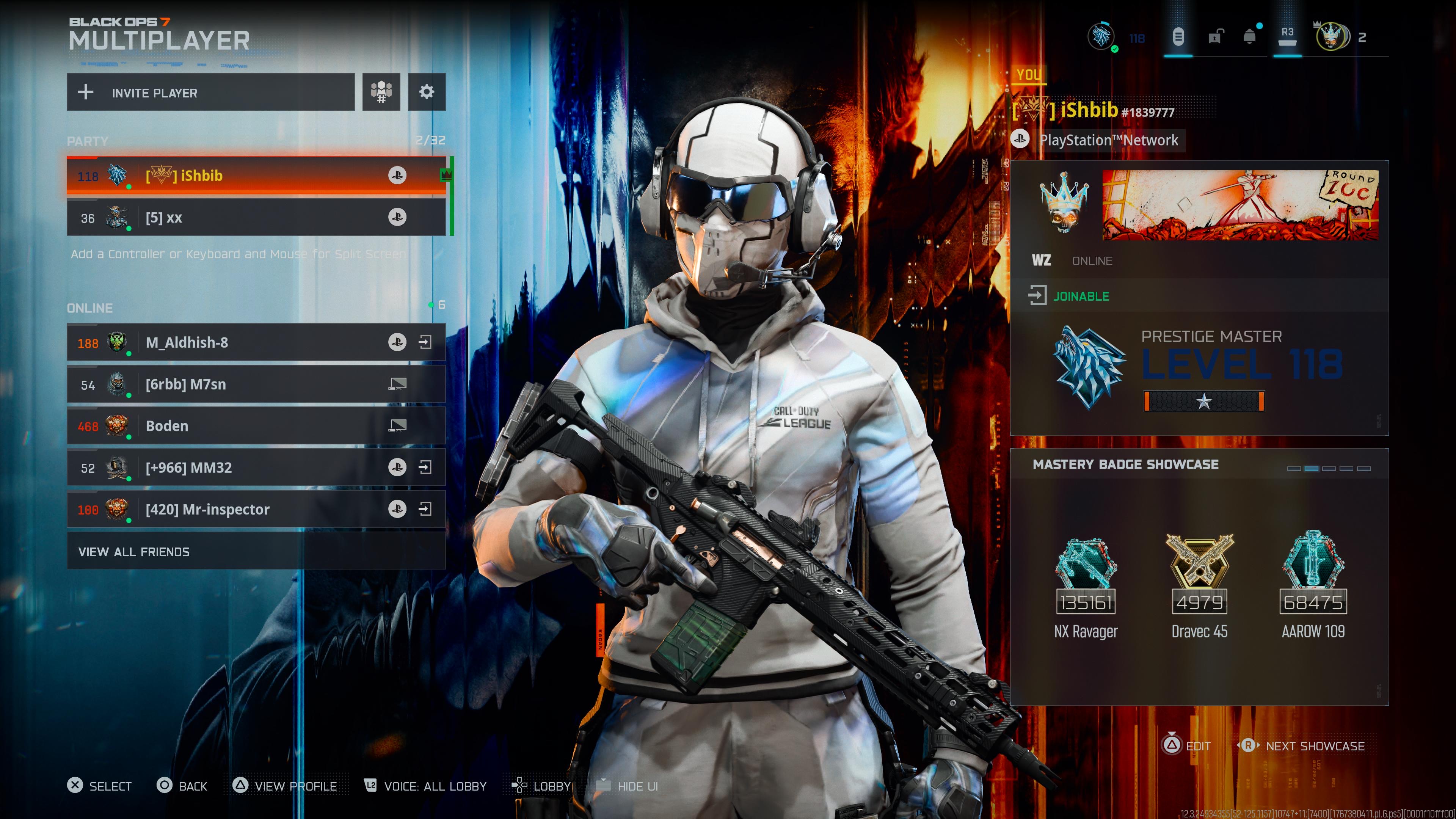Click the crowned skull player emblem
1456x819 pixels.
pyautogui.click(x=1063, y=204)
